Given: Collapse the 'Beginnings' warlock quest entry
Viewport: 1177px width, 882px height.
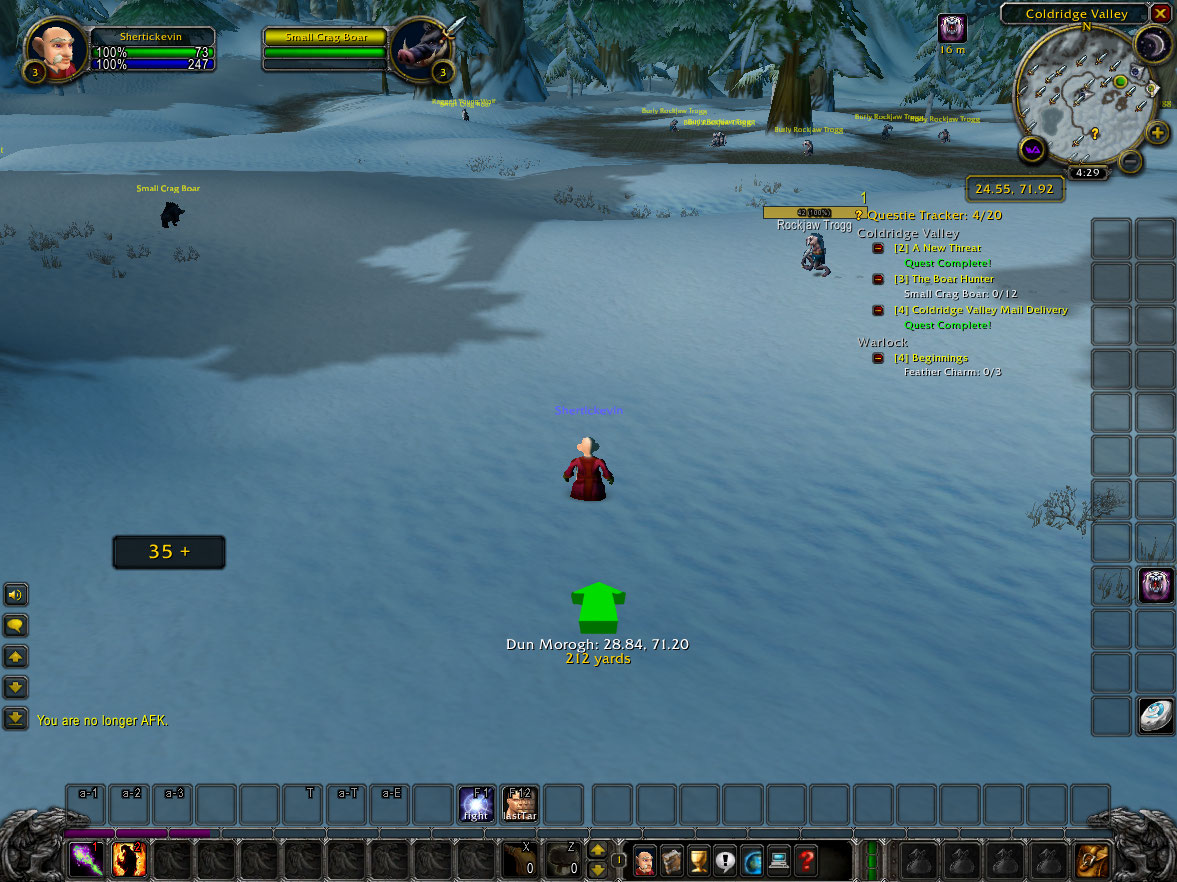Looking at the screenshot, I should pos(878,358).
